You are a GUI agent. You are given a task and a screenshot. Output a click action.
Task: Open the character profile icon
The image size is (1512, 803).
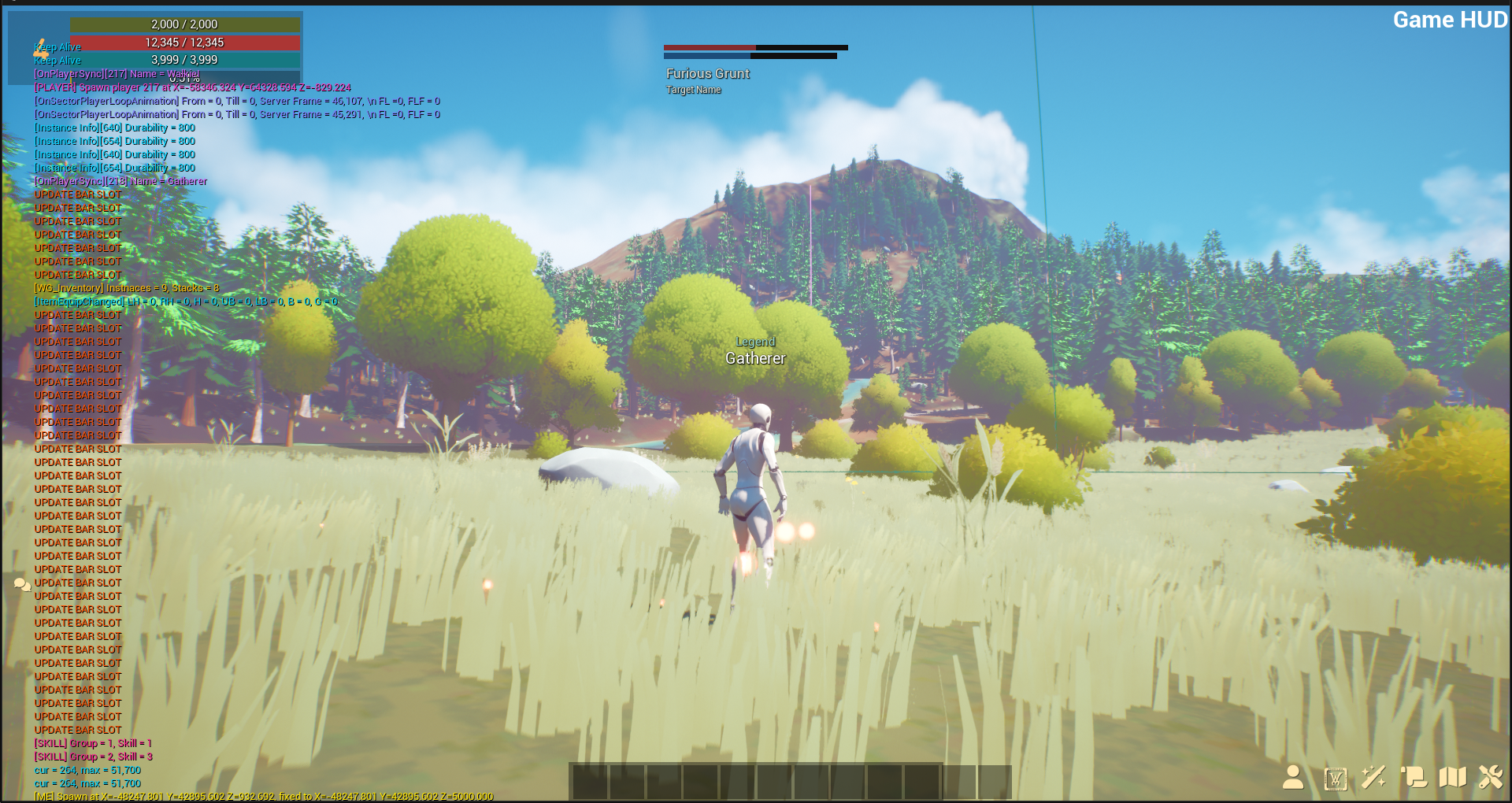coord(1292,778)
